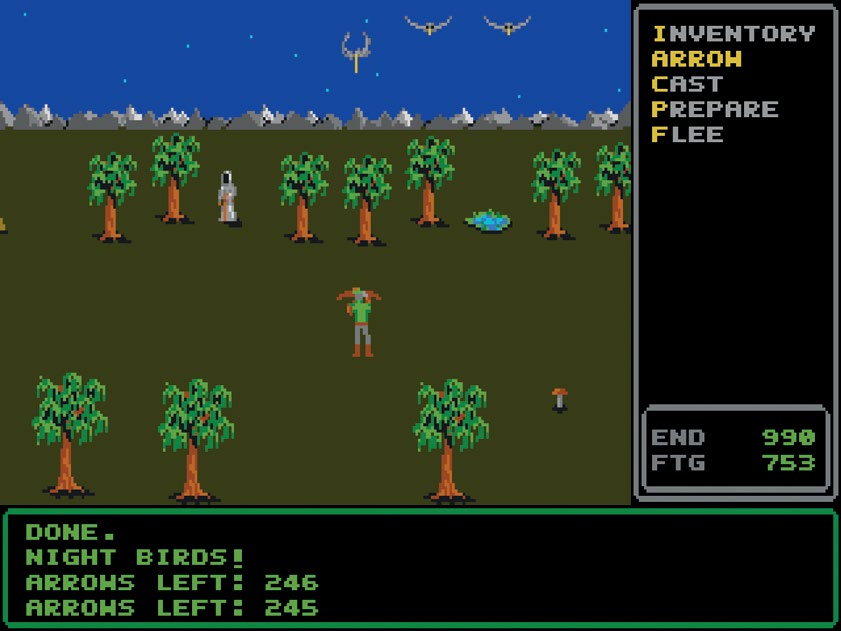Pick the Prepare menu entry
The width and height of the screenshot is (841, 631).
(x=714, y=109)
